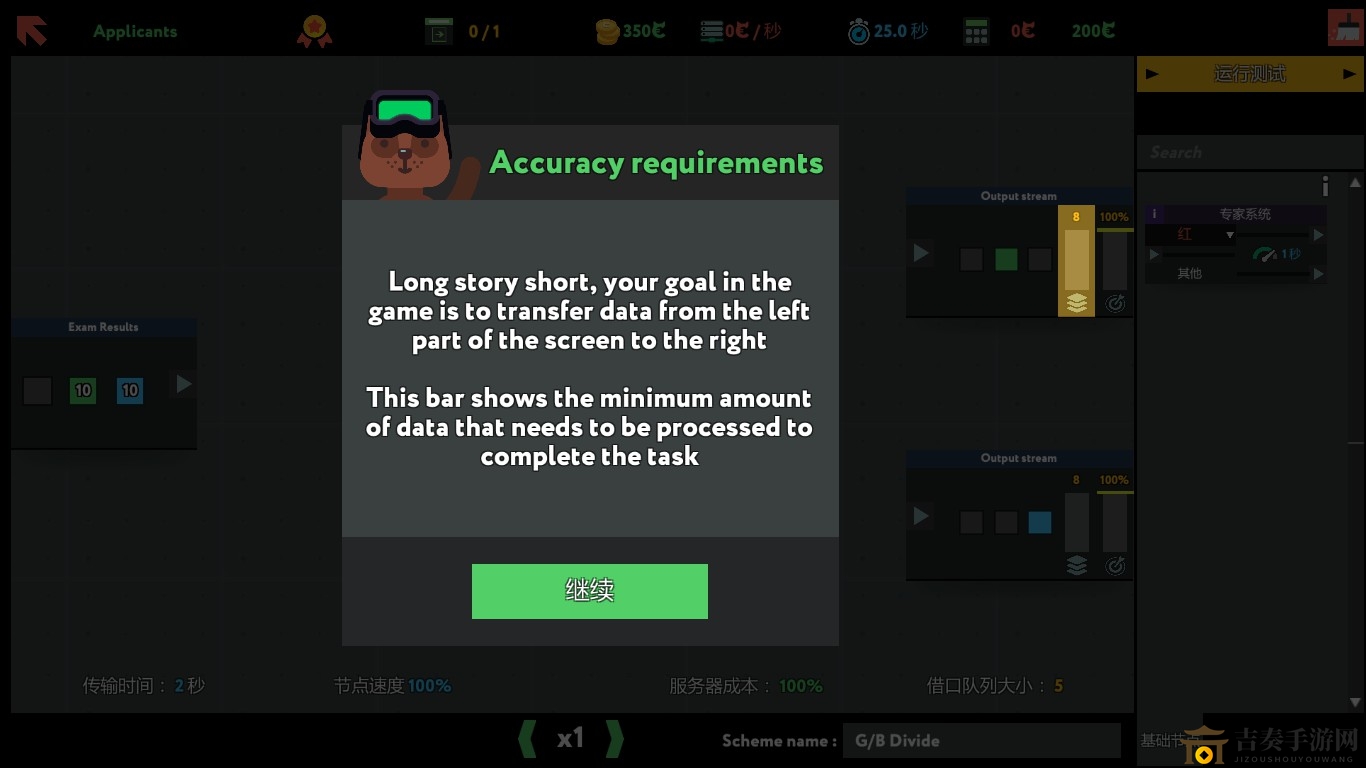Image resolution: width=1366 pixels, height=768 pixels.
Task: Click the accuracy target icon on Output stream
Action: pyautogui.click(x=1116, y=303)
